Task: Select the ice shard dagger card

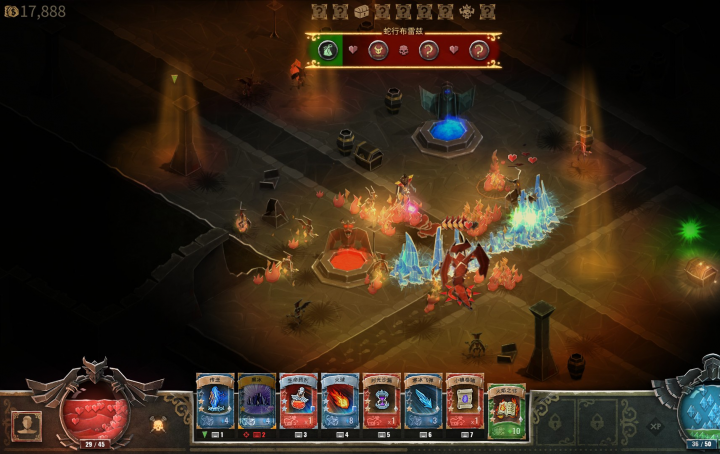Action: click(x=423, y=402)
